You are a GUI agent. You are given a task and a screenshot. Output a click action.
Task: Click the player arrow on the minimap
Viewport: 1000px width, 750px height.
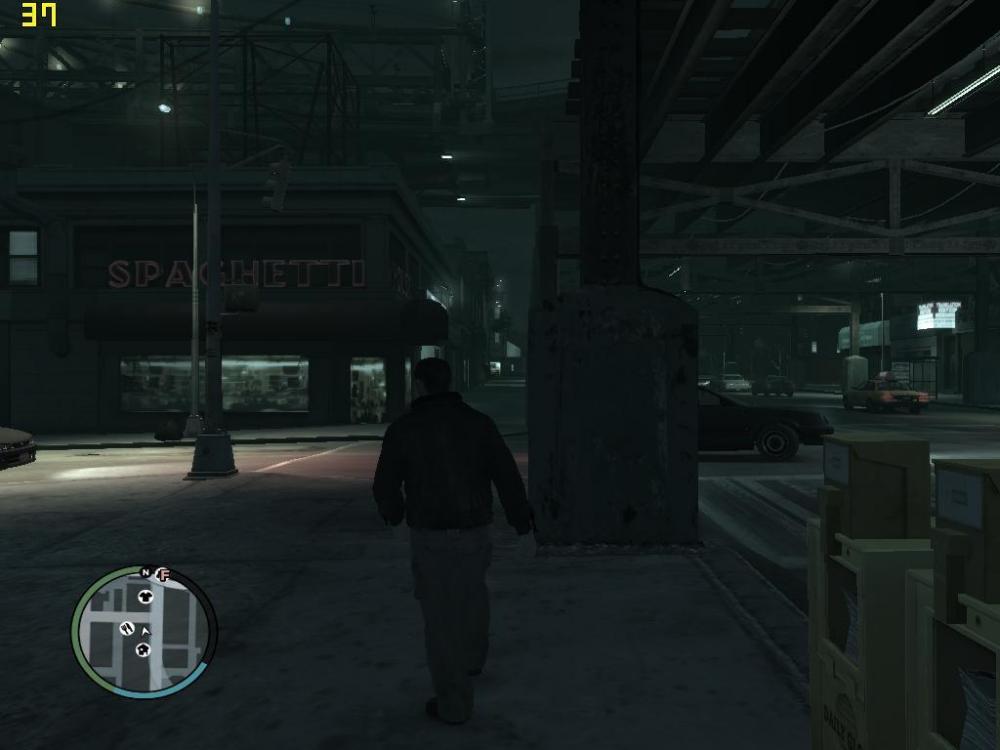point(146,632)
